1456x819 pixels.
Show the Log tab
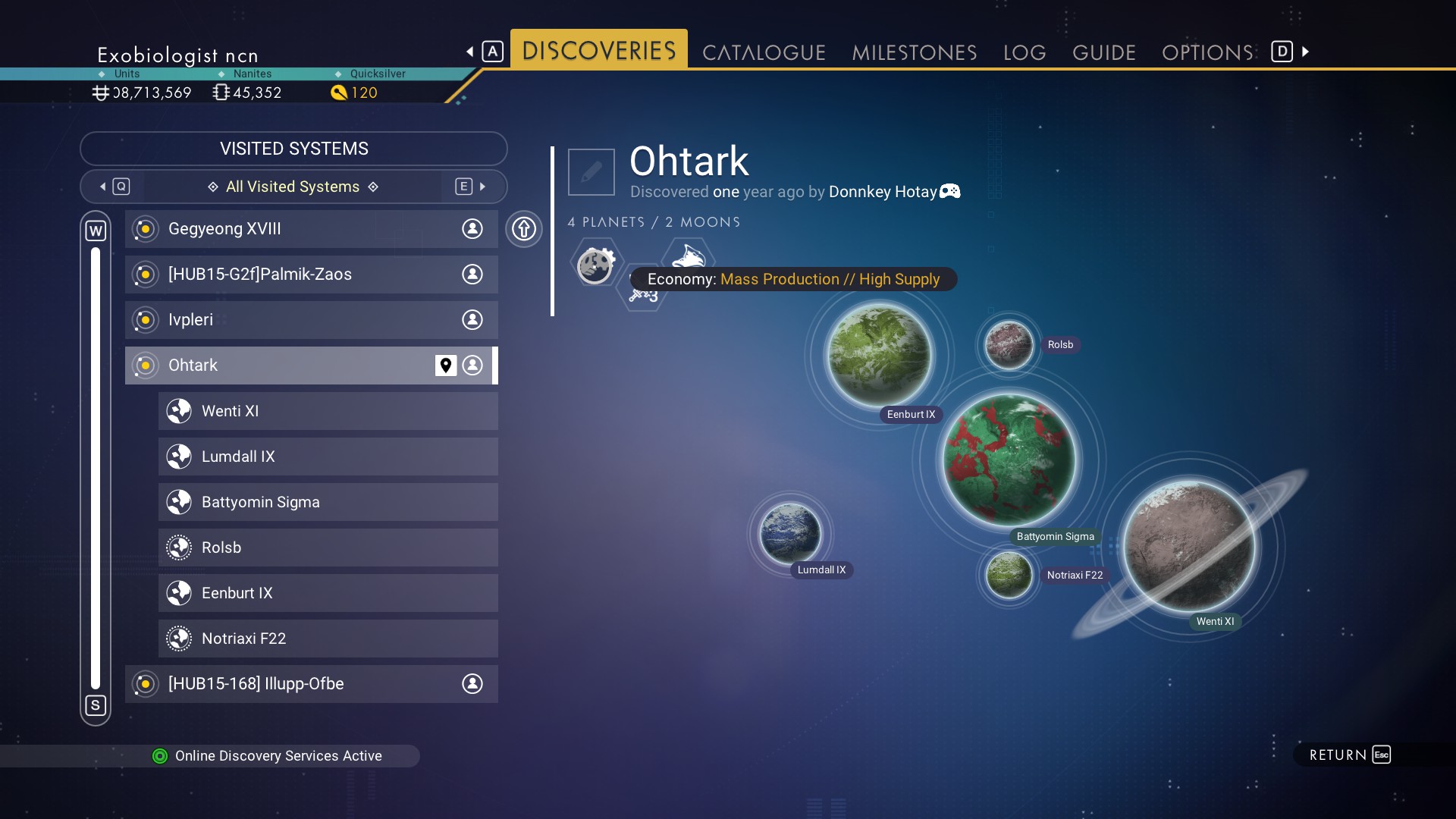[1025, 52]
